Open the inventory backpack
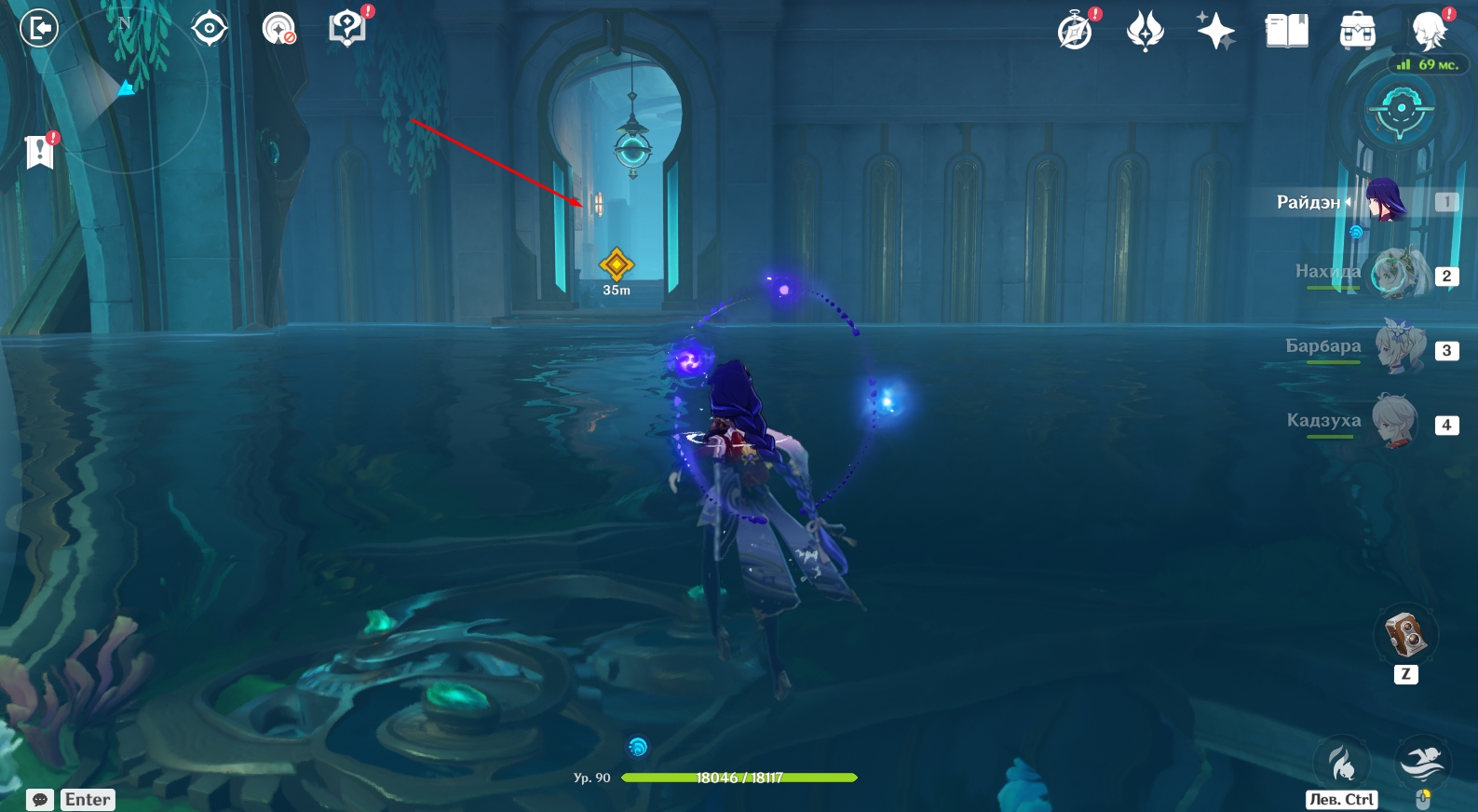The image size is (1478, 812). coord(1357,32)
